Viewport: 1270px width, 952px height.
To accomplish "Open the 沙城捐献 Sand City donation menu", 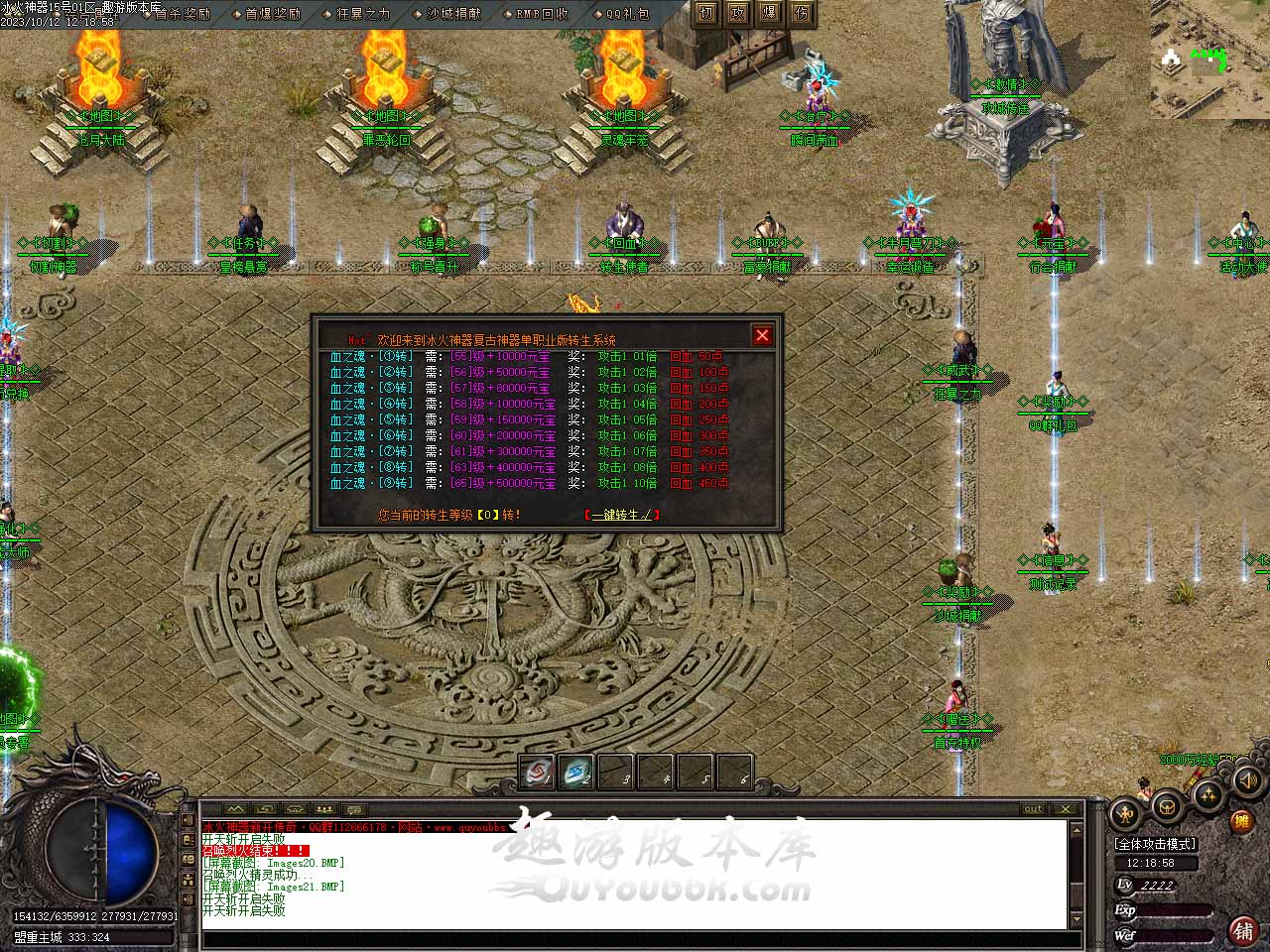I will tap(452, 14).
